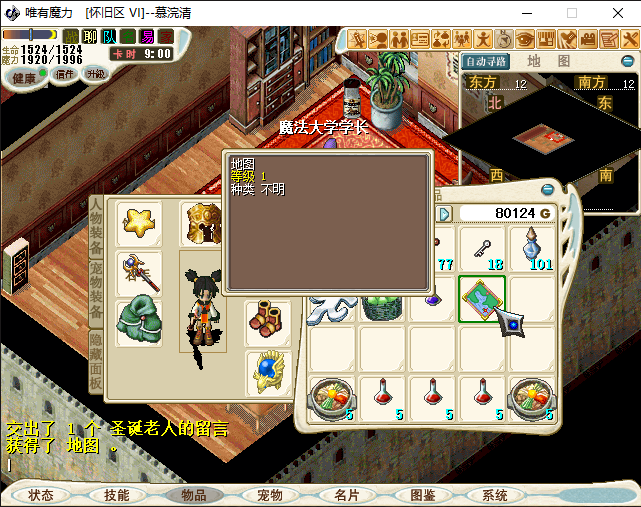Screen dimensions: 641x507
Task: Click the golden helmet equipment slot
Action: click(x=202, y=223)
